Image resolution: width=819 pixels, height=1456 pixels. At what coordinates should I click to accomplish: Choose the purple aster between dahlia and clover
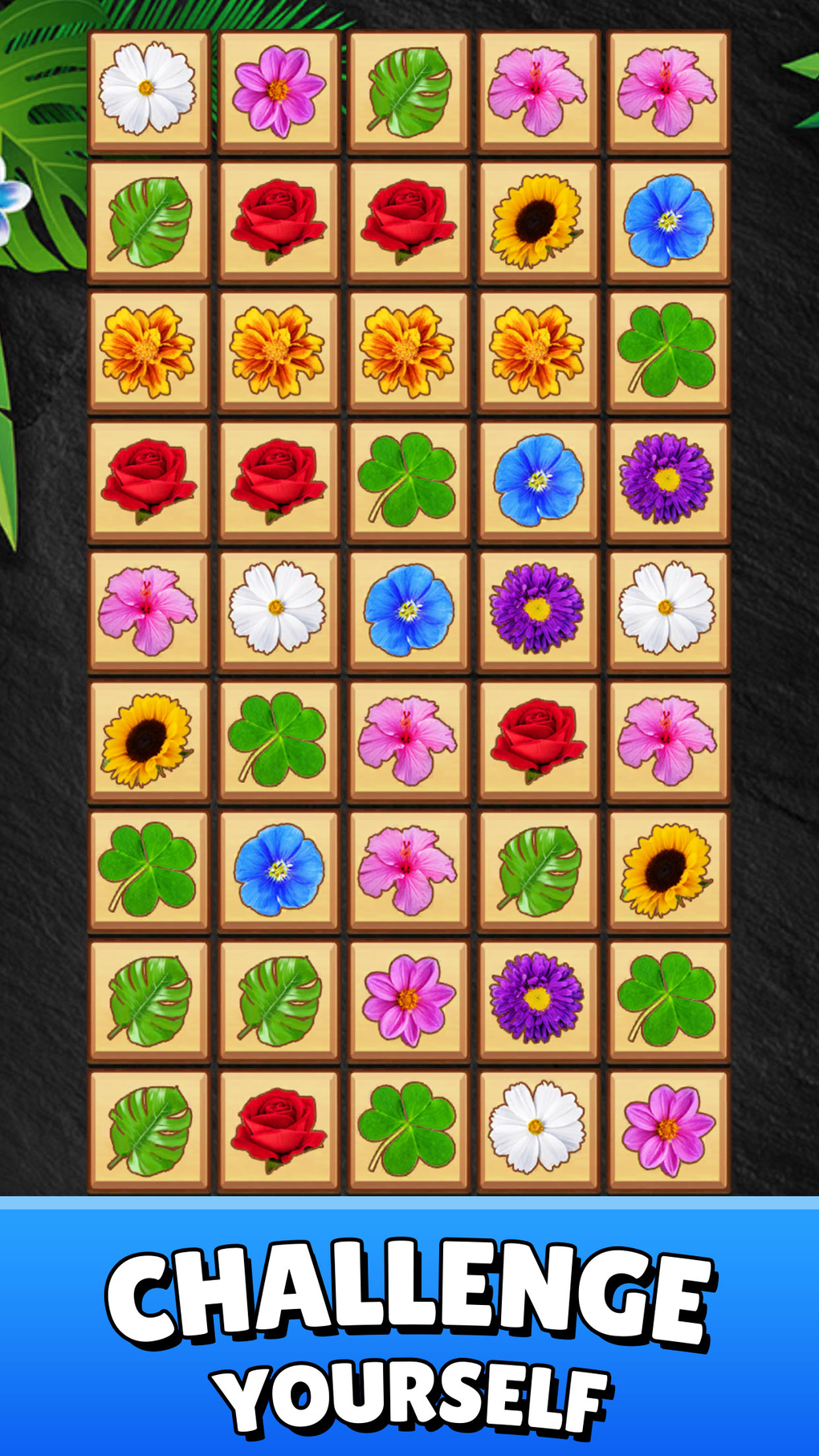coord(538,999)
